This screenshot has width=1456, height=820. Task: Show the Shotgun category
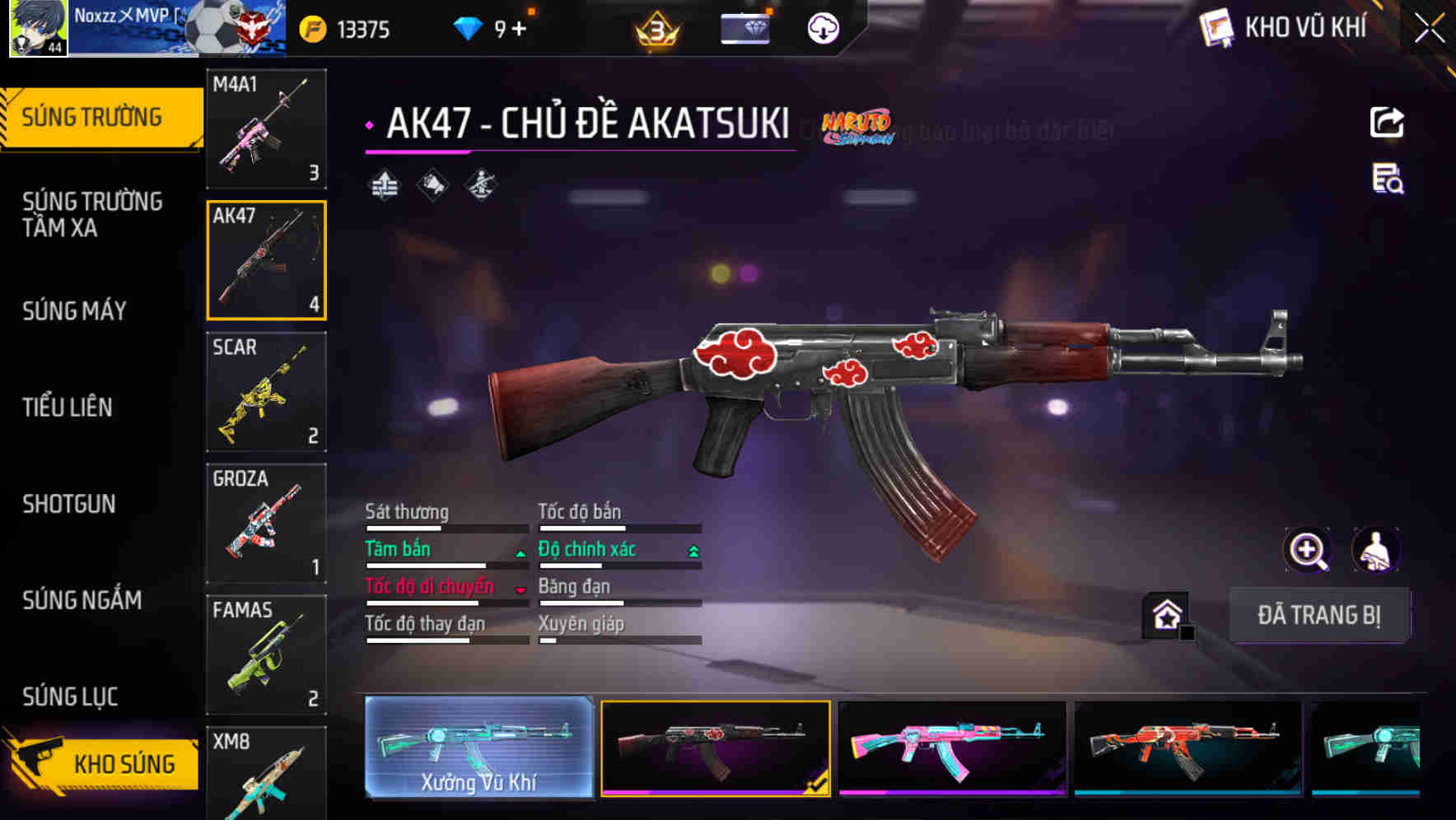[69, 504]
